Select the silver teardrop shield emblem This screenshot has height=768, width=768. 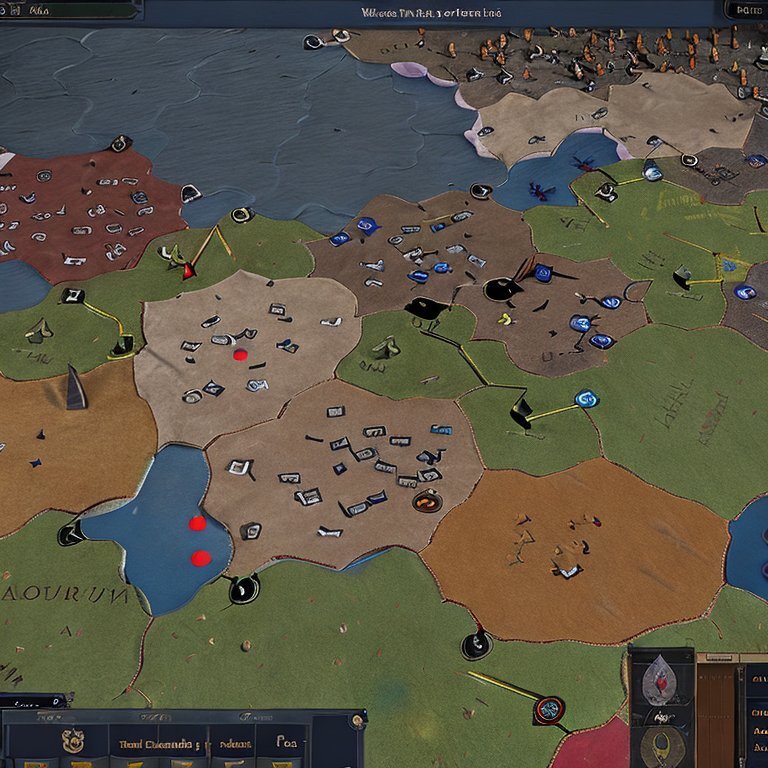pos(661,678)
